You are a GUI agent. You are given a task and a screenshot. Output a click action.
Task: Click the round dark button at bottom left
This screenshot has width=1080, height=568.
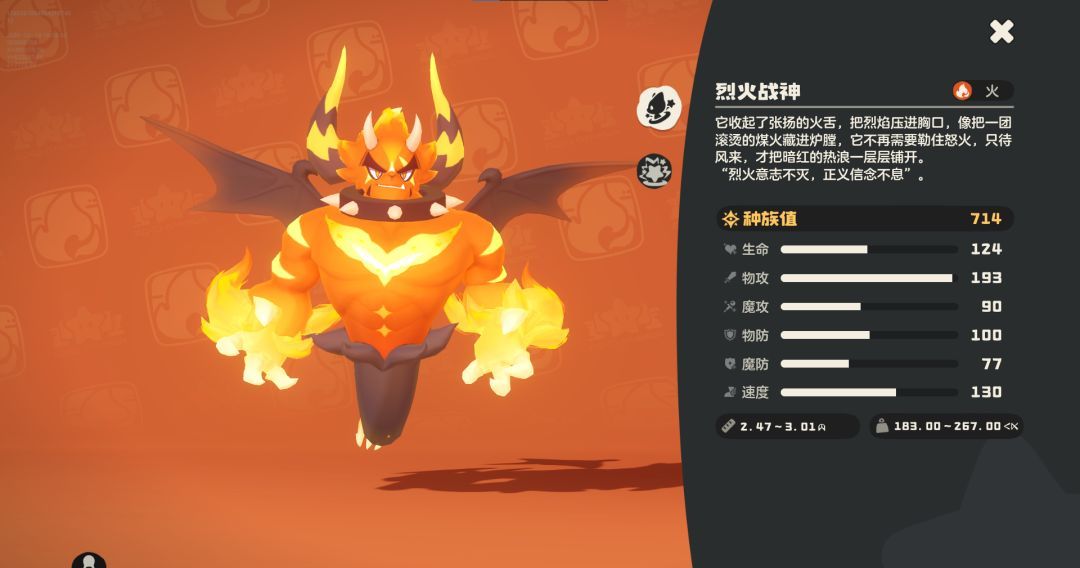[89, 561]
